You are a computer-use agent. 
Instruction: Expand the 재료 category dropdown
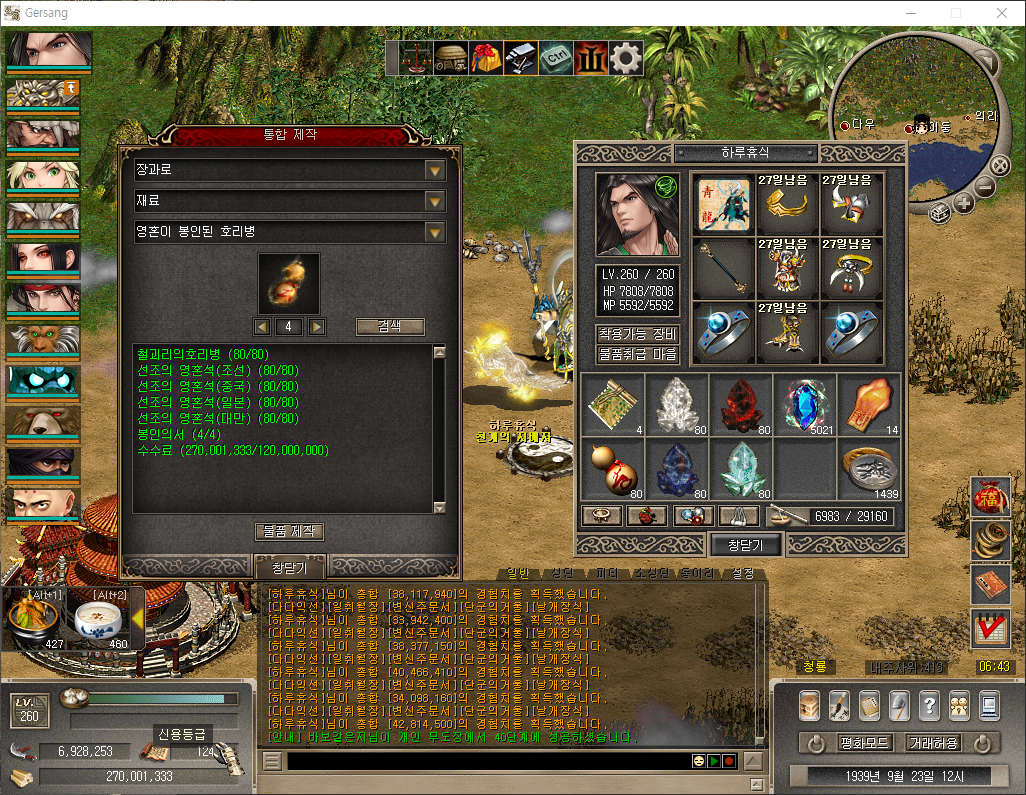434,201
